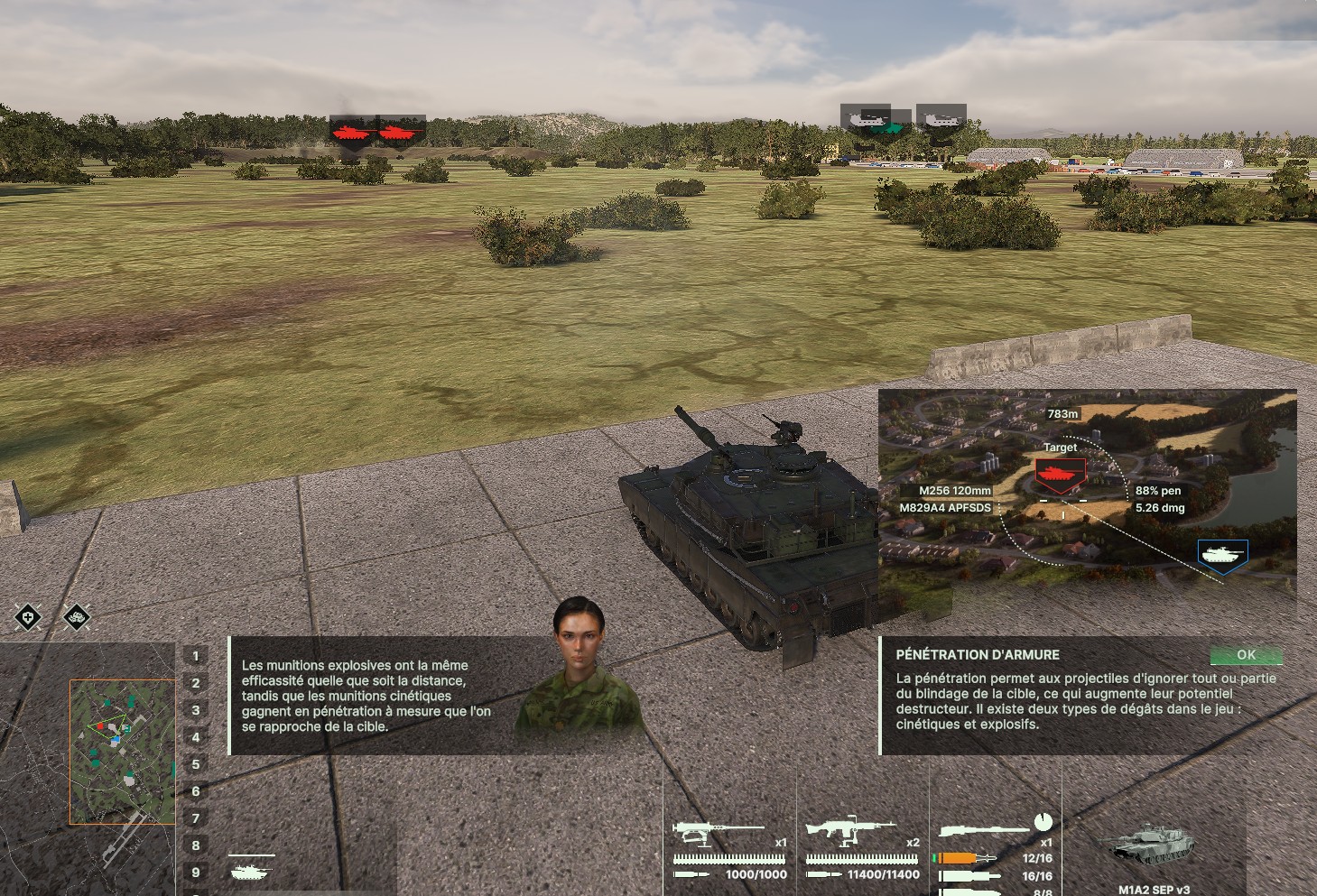The height and width of the screenshot is (896, 1317).
Task: Select the heavy machine gun weapon x1
Action: pos(718,831)
